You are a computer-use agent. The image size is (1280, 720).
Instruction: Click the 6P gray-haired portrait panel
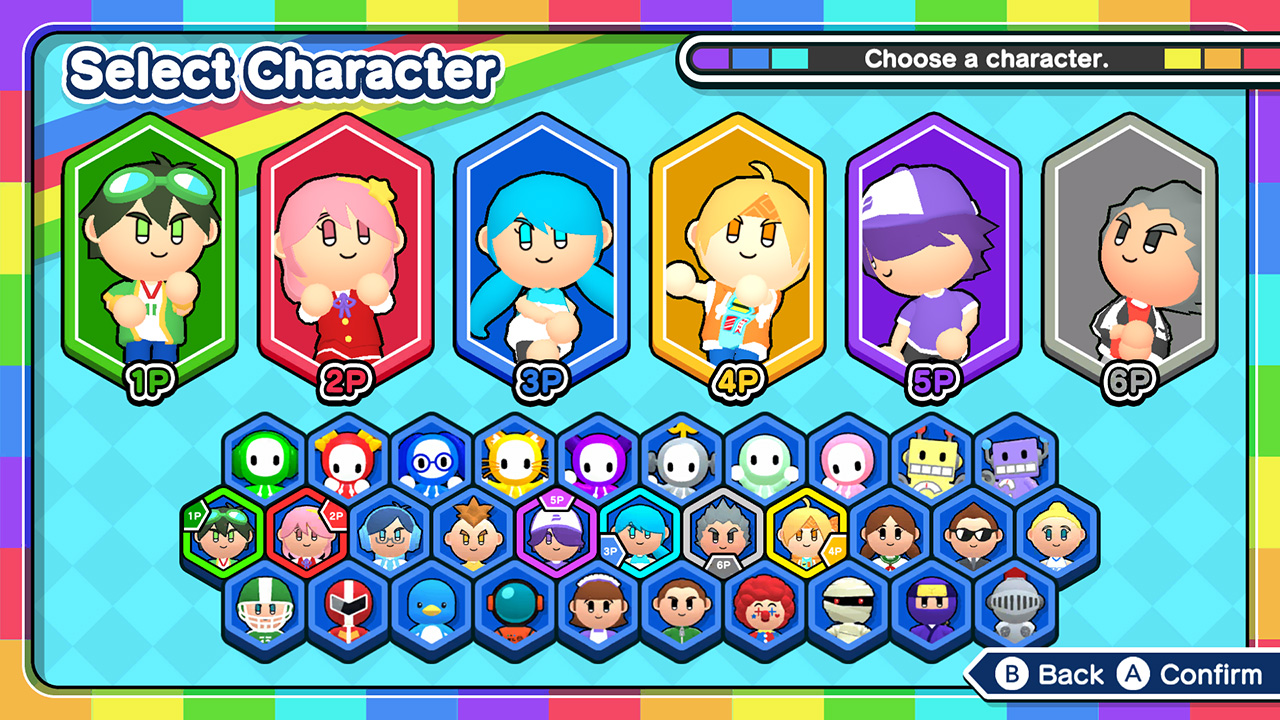[1130, 250]
